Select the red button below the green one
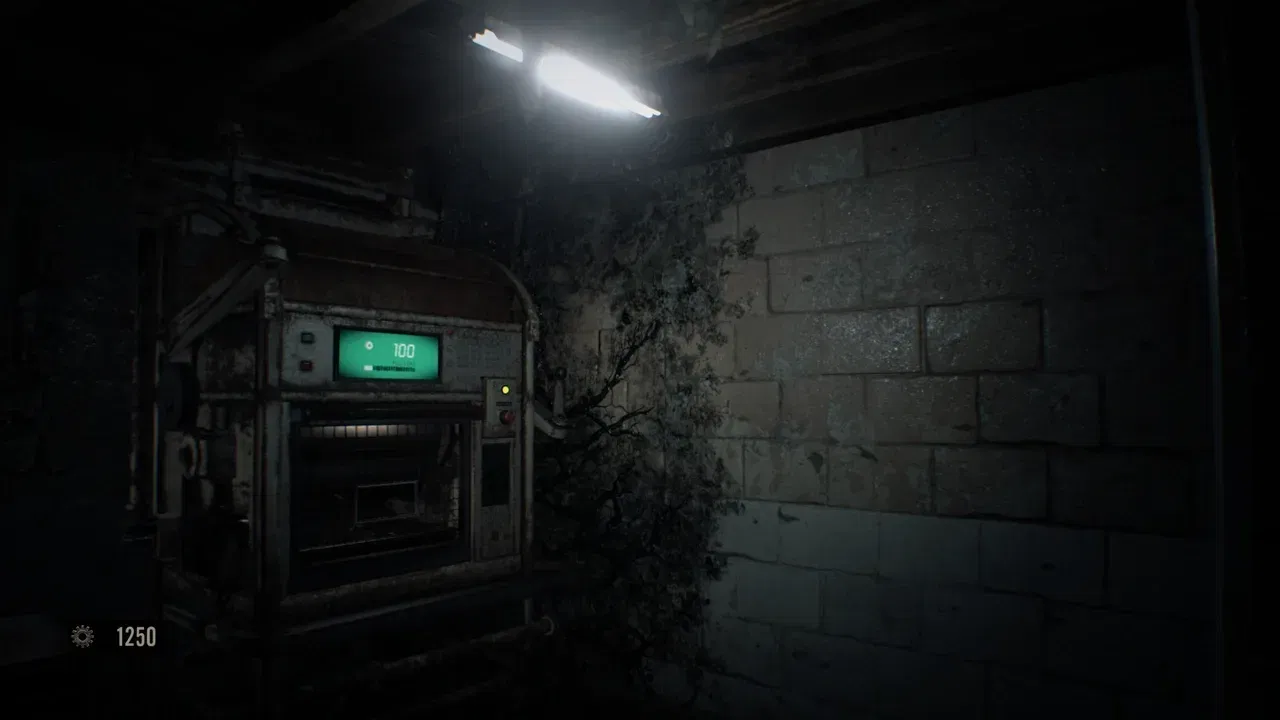Viewport: 1280px width, 720px height. (x=305, y=364)
